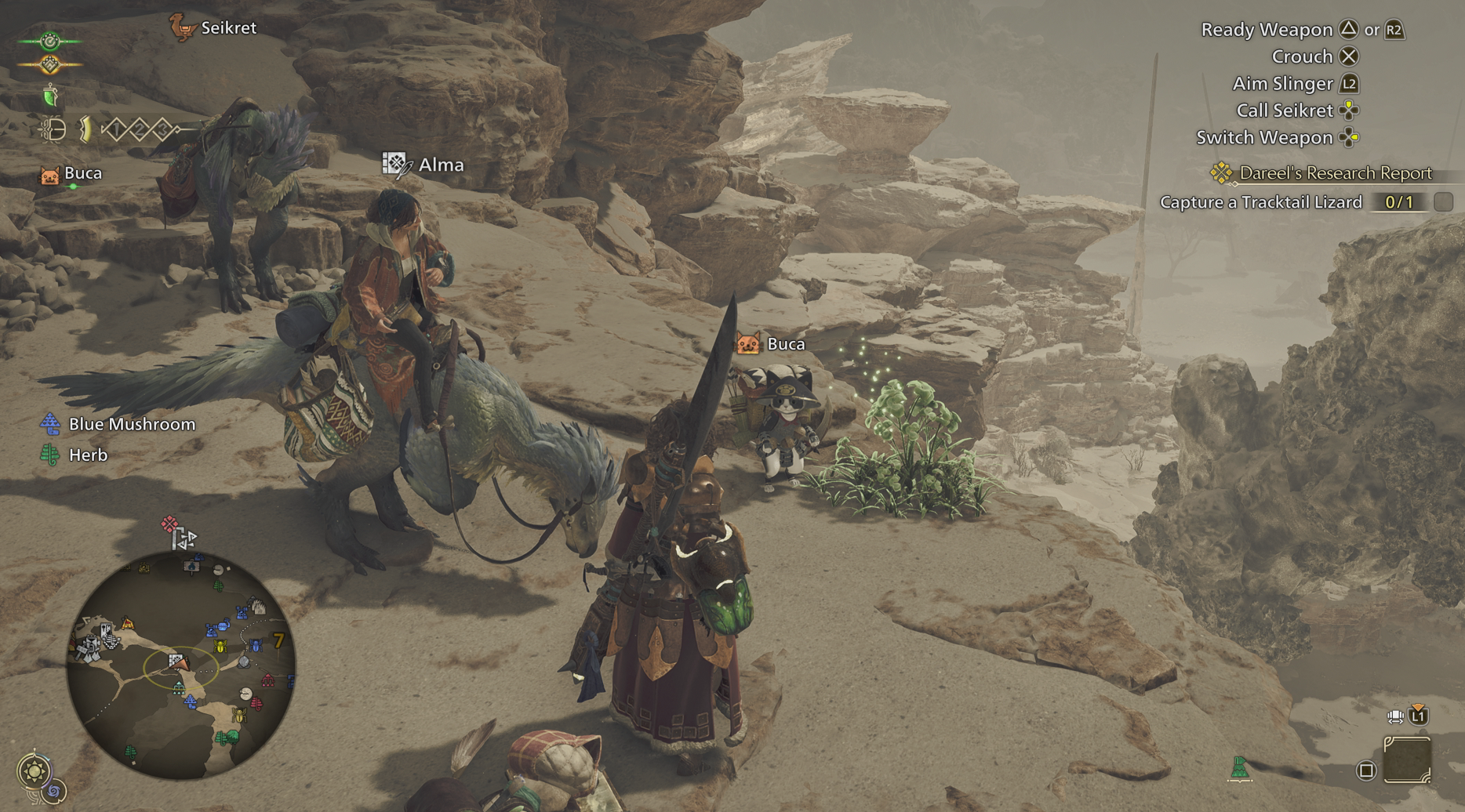The width and height of the screenshot is (1465, 812).
Task: Select Buca's Palico portrait icon
Action: pos(50,176)
